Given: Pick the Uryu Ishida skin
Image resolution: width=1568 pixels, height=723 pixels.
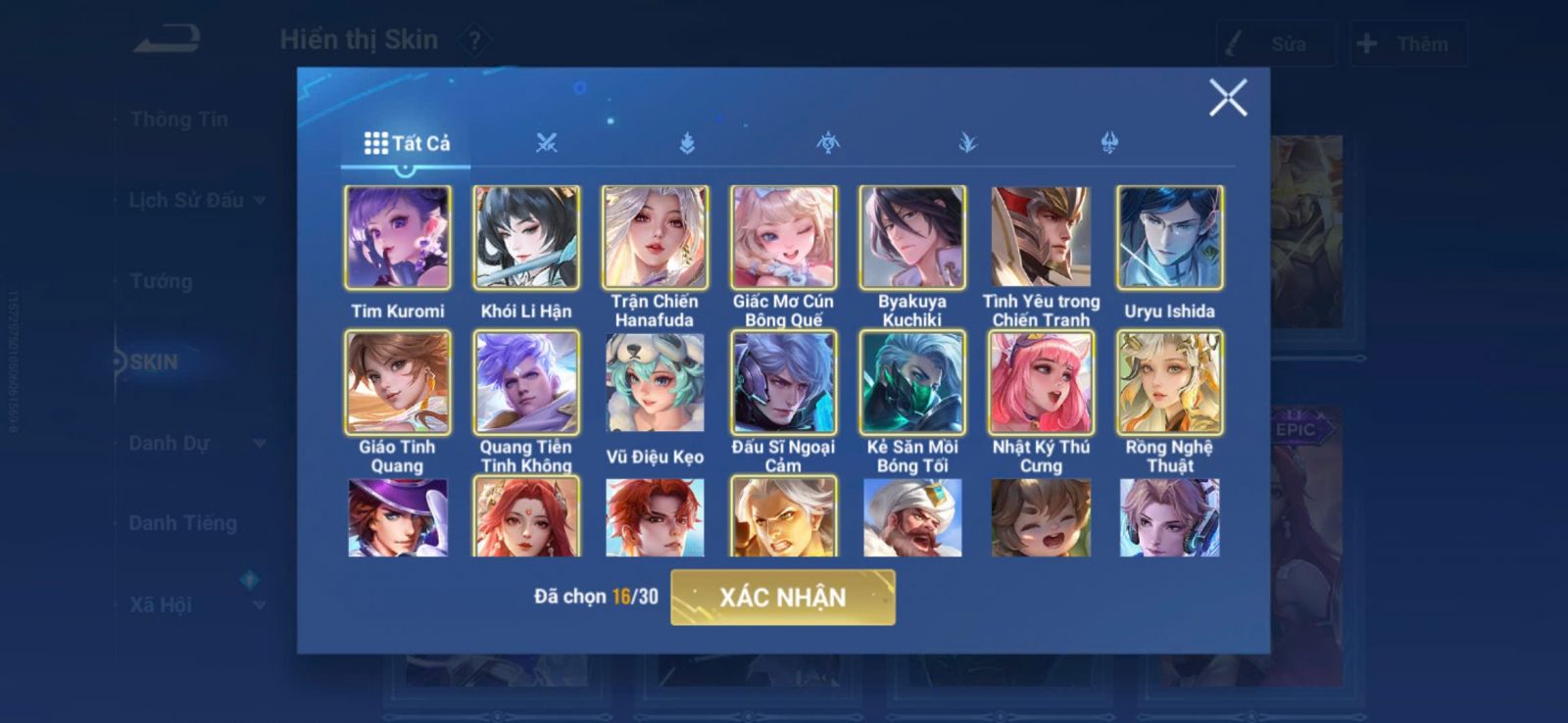Looking at the screenshot, I should (1169, 238).
